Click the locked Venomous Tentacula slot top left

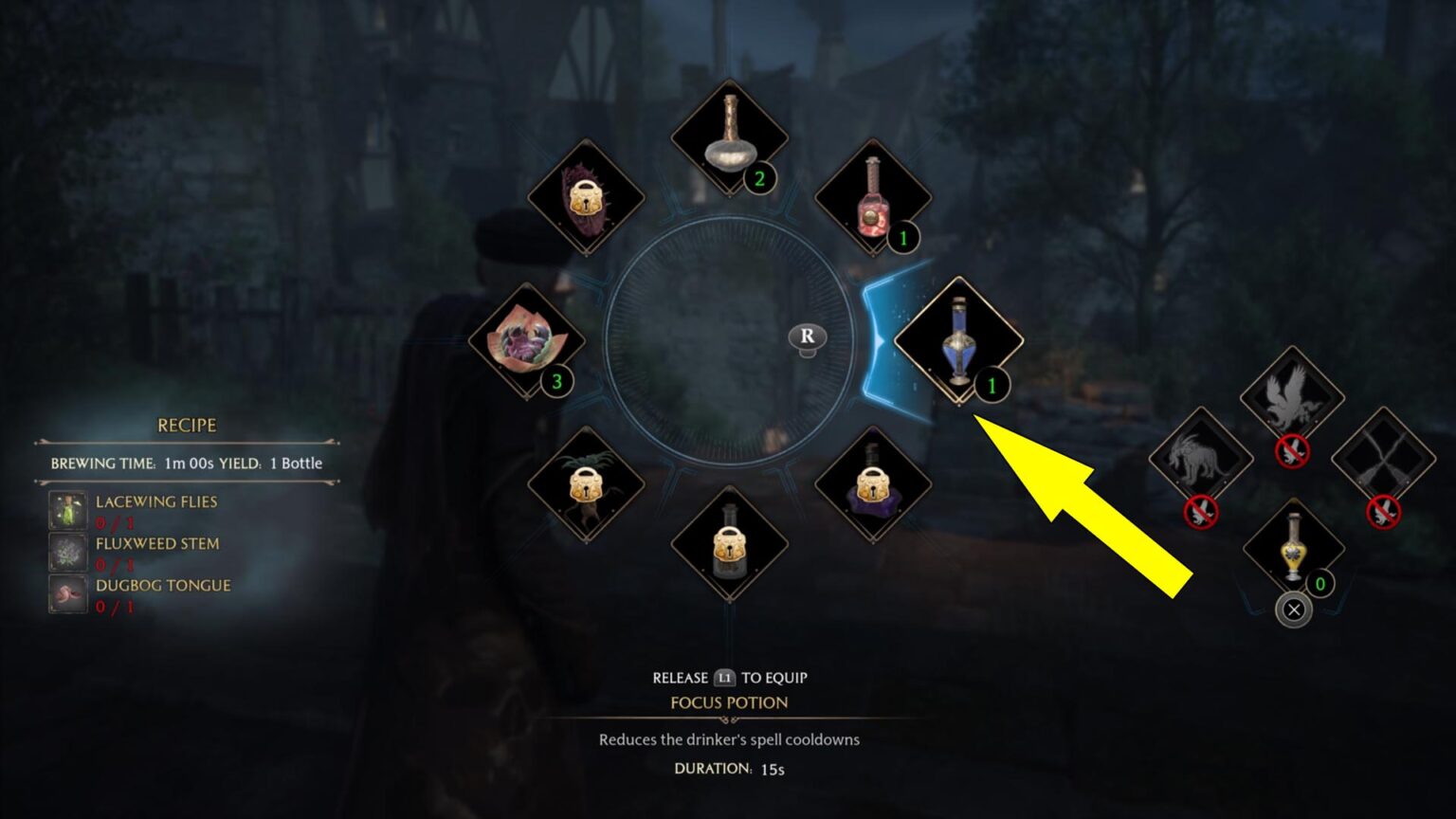[585, 199]
